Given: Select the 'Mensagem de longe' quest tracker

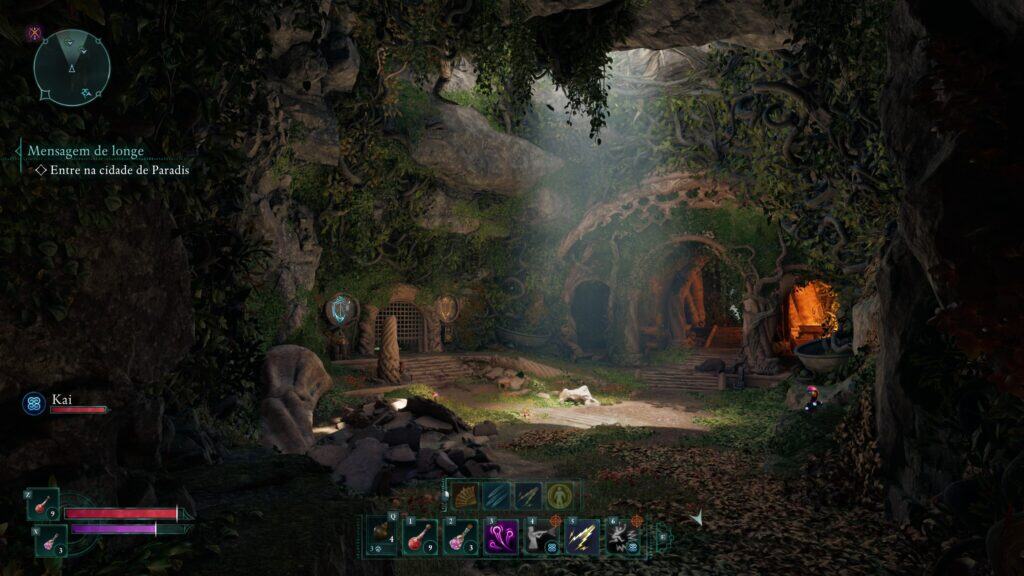Looking at the screenshot, I should tap(86, 151).
